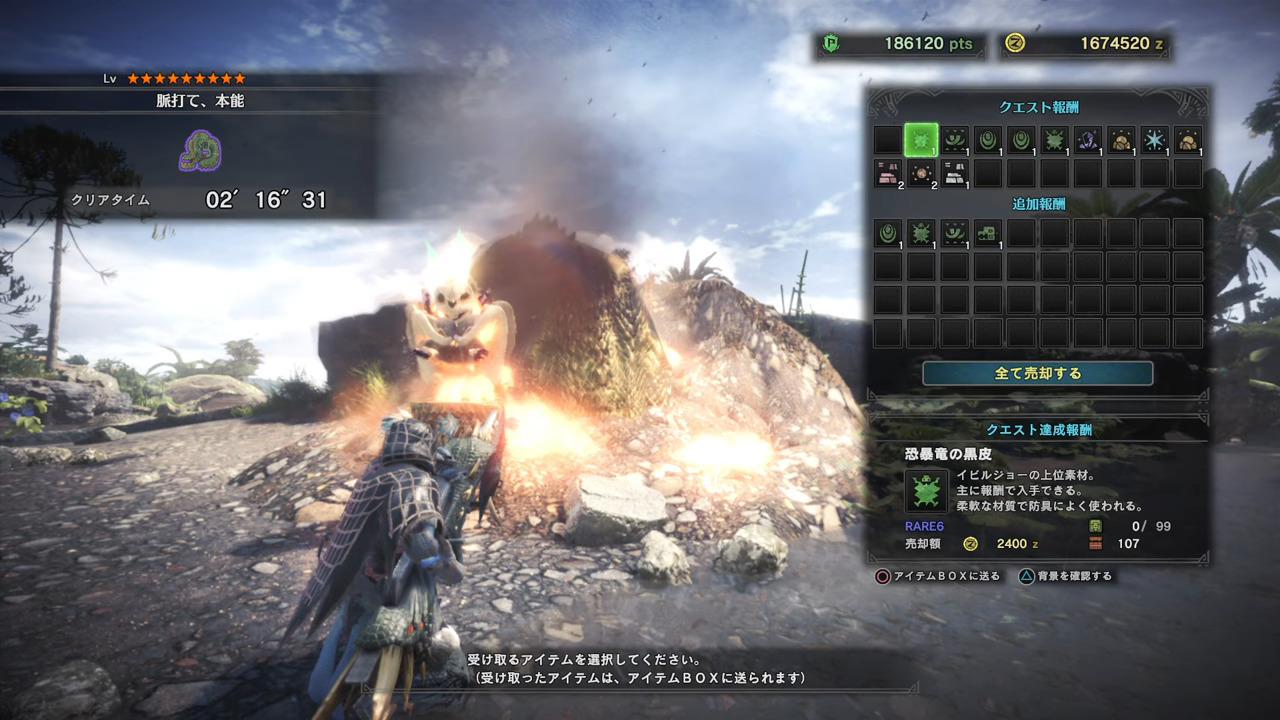The image size is (1280, 720).
Task: Select the white ore stack reward
Action: (954, 173)
